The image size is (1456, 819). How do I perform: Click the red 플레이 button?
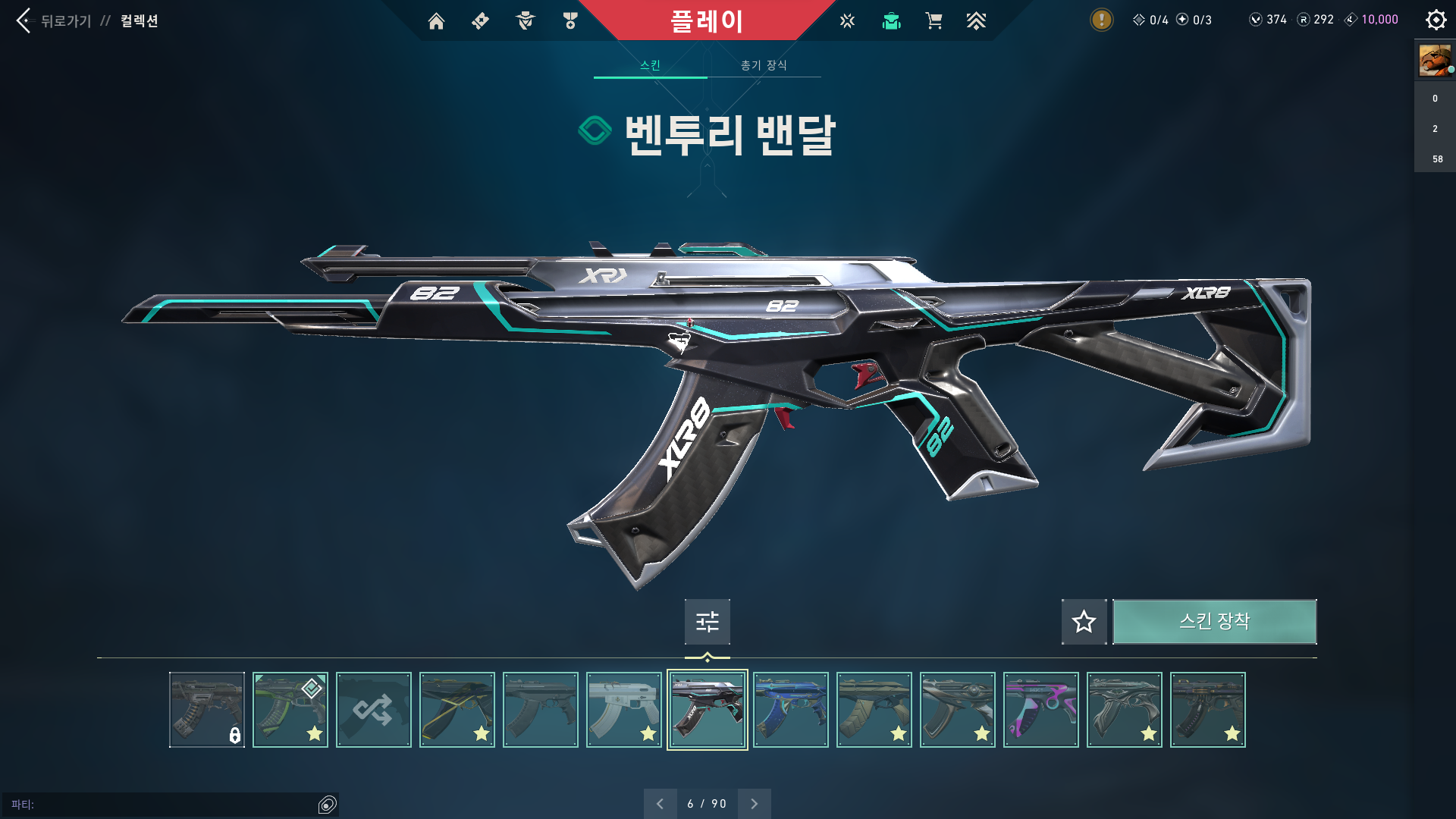707,20
